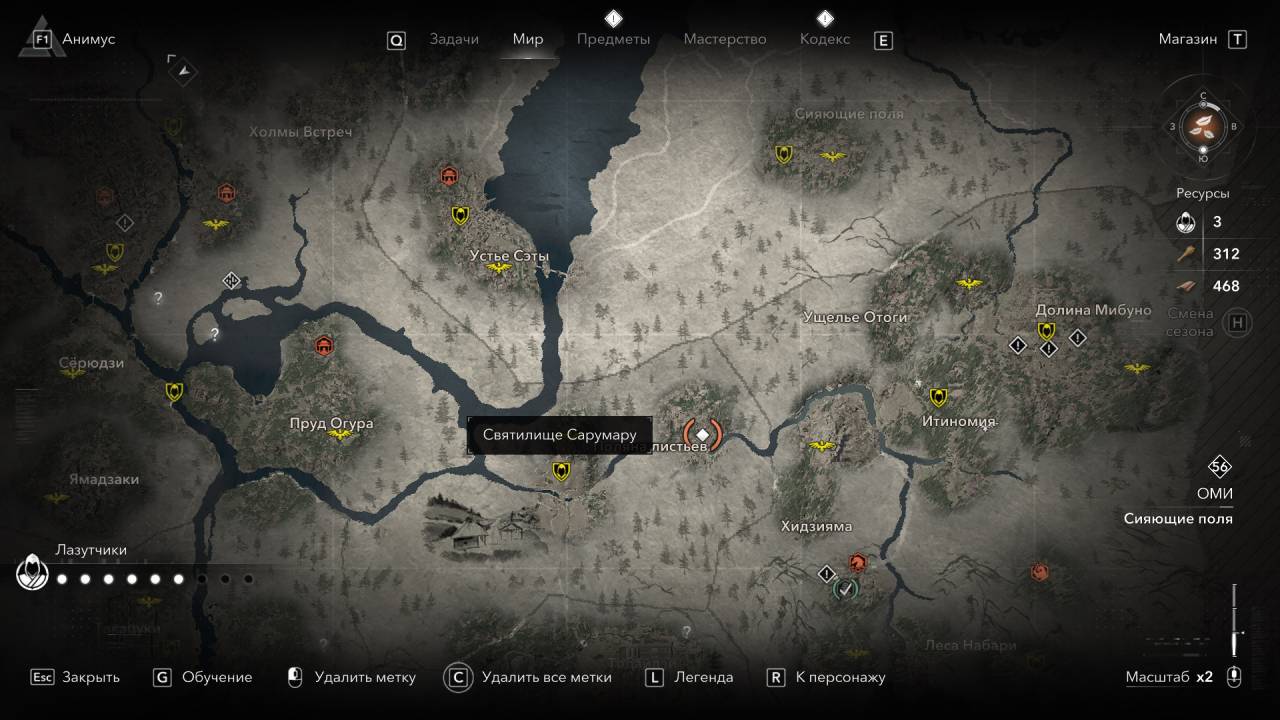Select the orange-bracketed diamond objective marker
The image size is (1280, 720).
tap(702, 434)
